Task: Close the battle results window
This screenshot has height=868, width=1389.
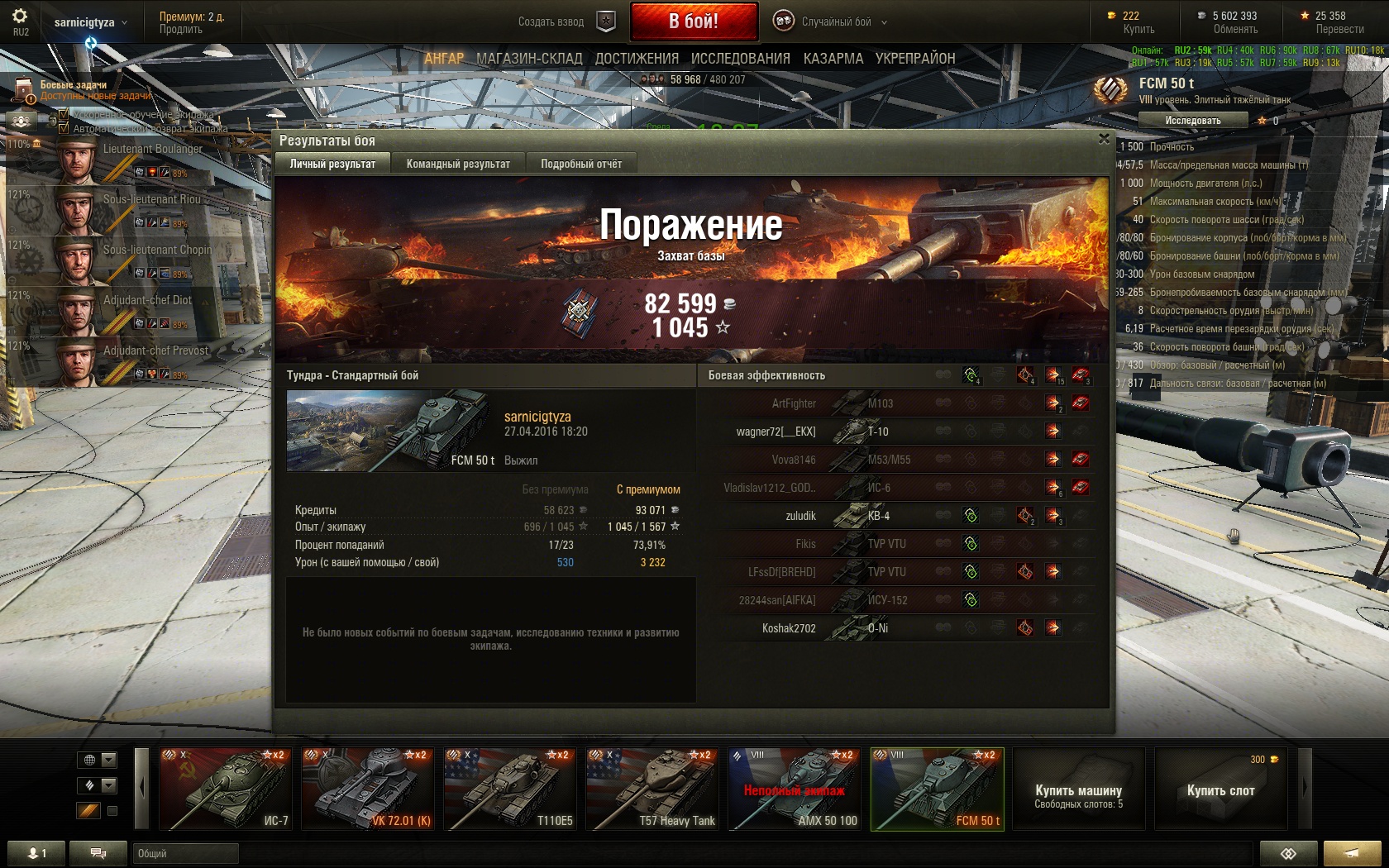Action: [x=1104, y=139]
